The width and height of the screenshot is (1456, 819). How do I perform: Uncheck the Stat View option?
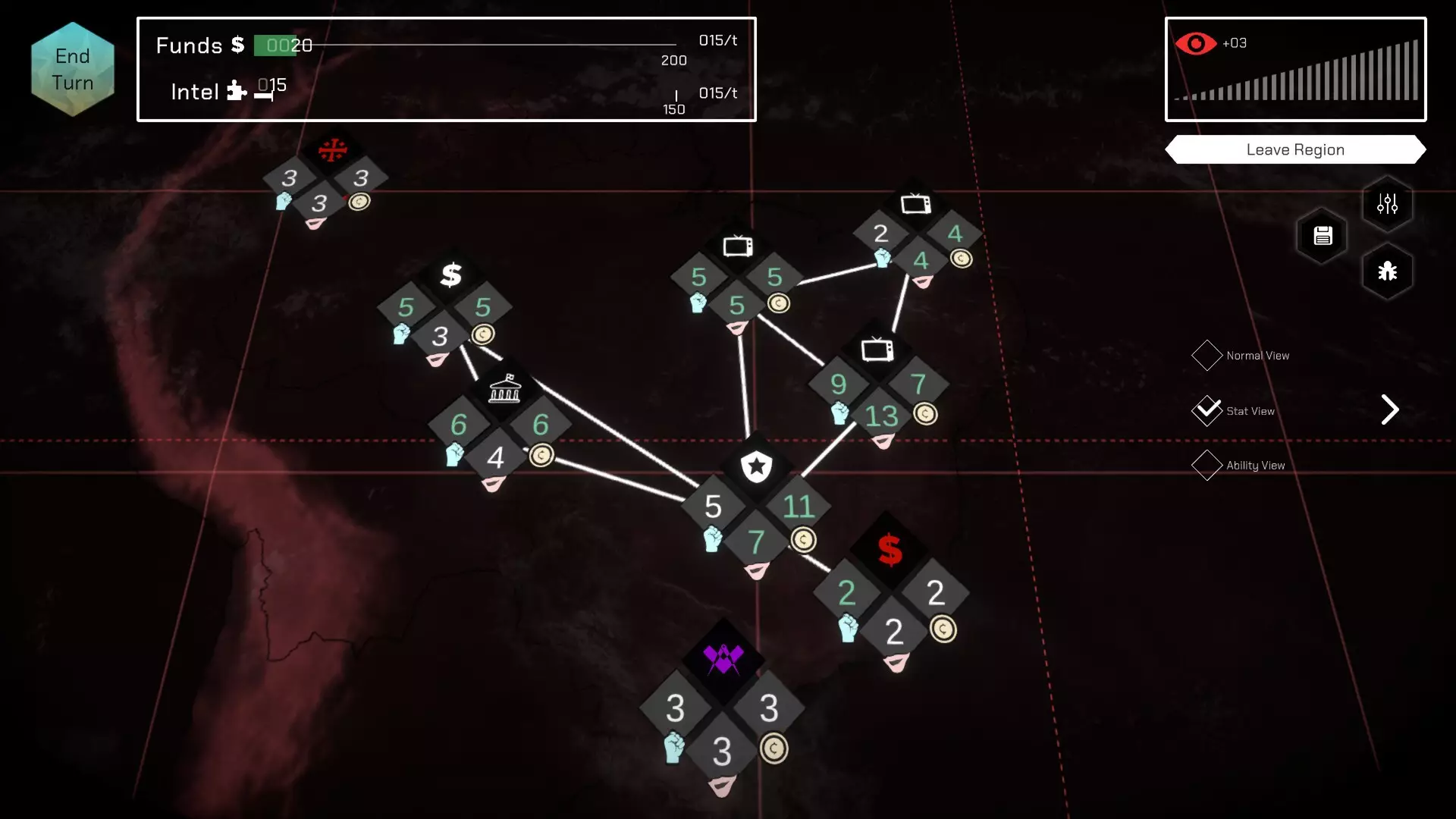tap(1208, 409)
